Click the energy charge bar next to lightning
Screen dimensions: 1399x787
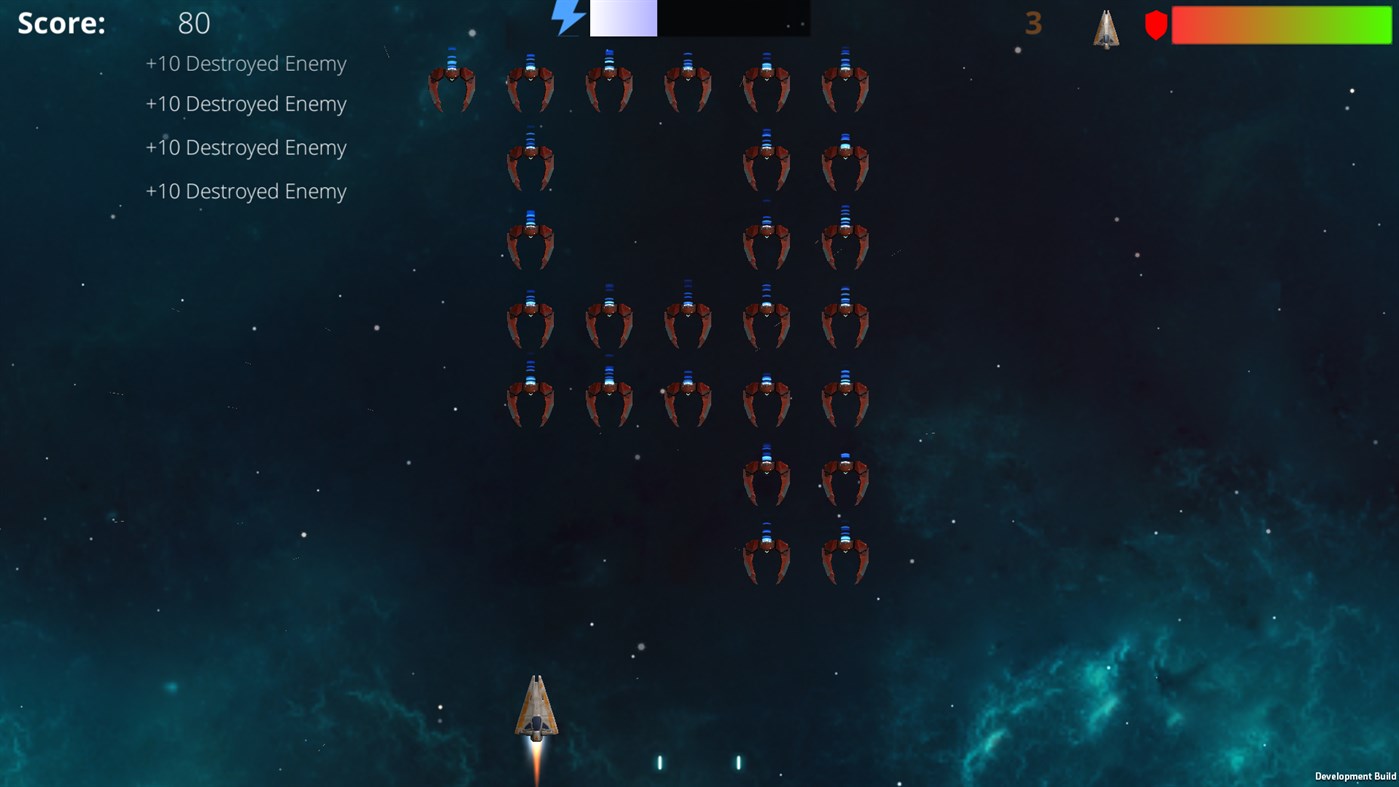click(623, 18)
